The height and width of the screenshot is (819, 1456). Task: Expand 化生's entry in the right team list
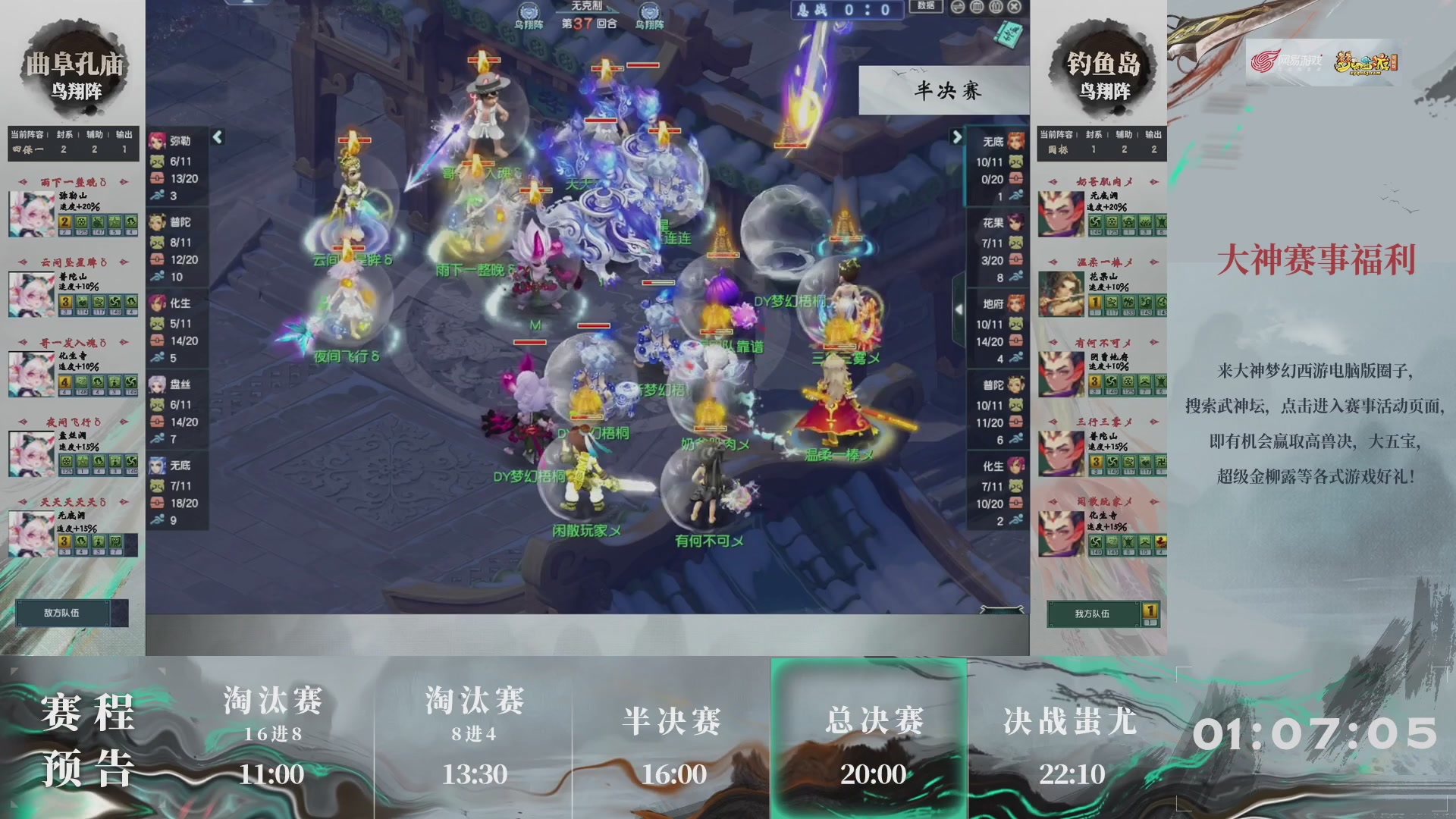[996, 466]
